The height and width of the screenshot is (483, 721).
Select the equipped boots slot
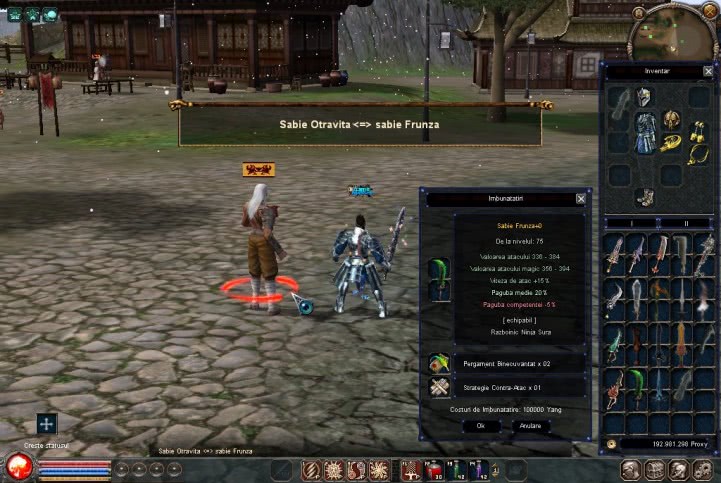pos(646,197)
